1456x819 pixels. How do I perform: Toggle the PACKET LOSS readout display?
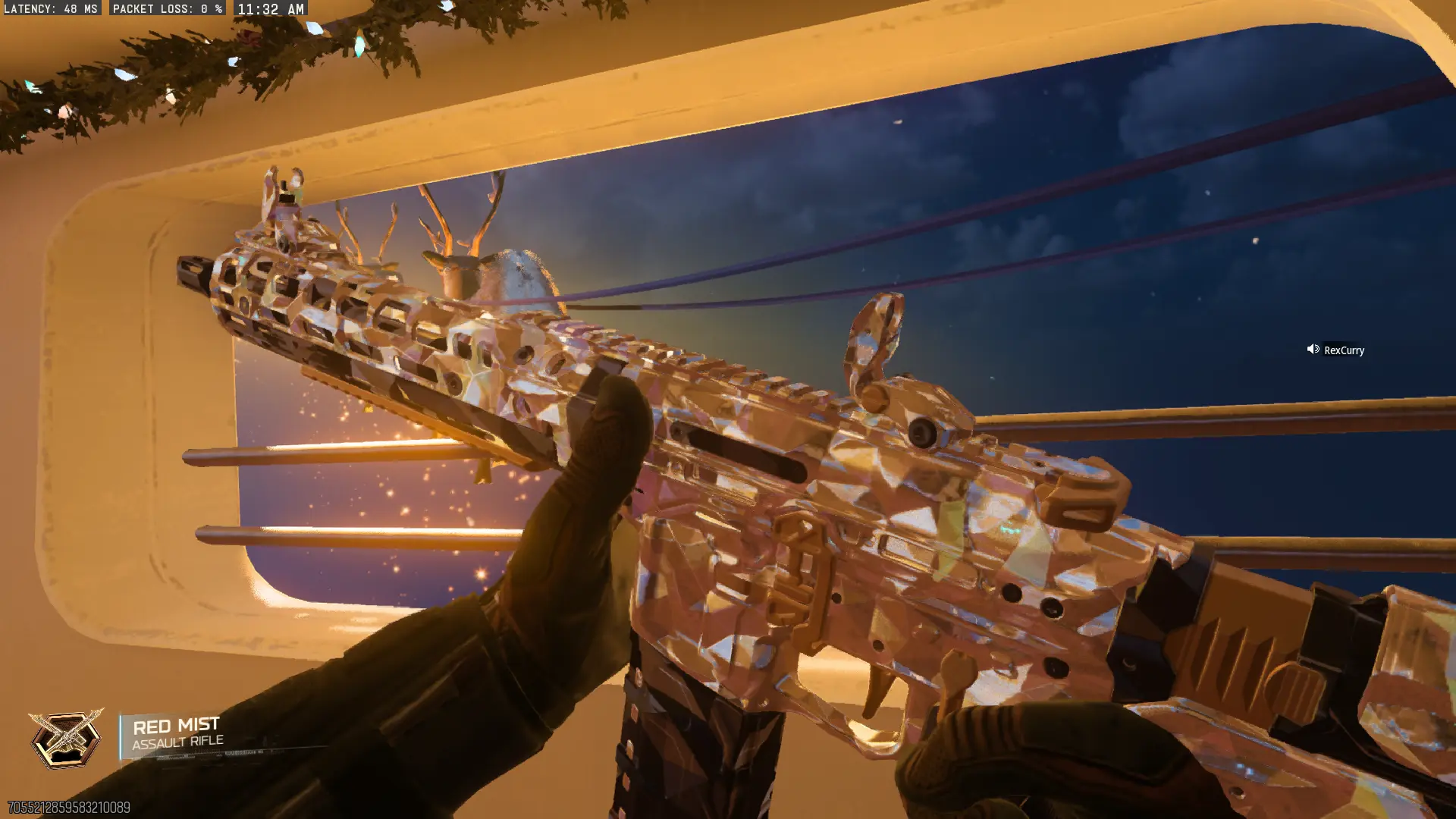point(168,9)
